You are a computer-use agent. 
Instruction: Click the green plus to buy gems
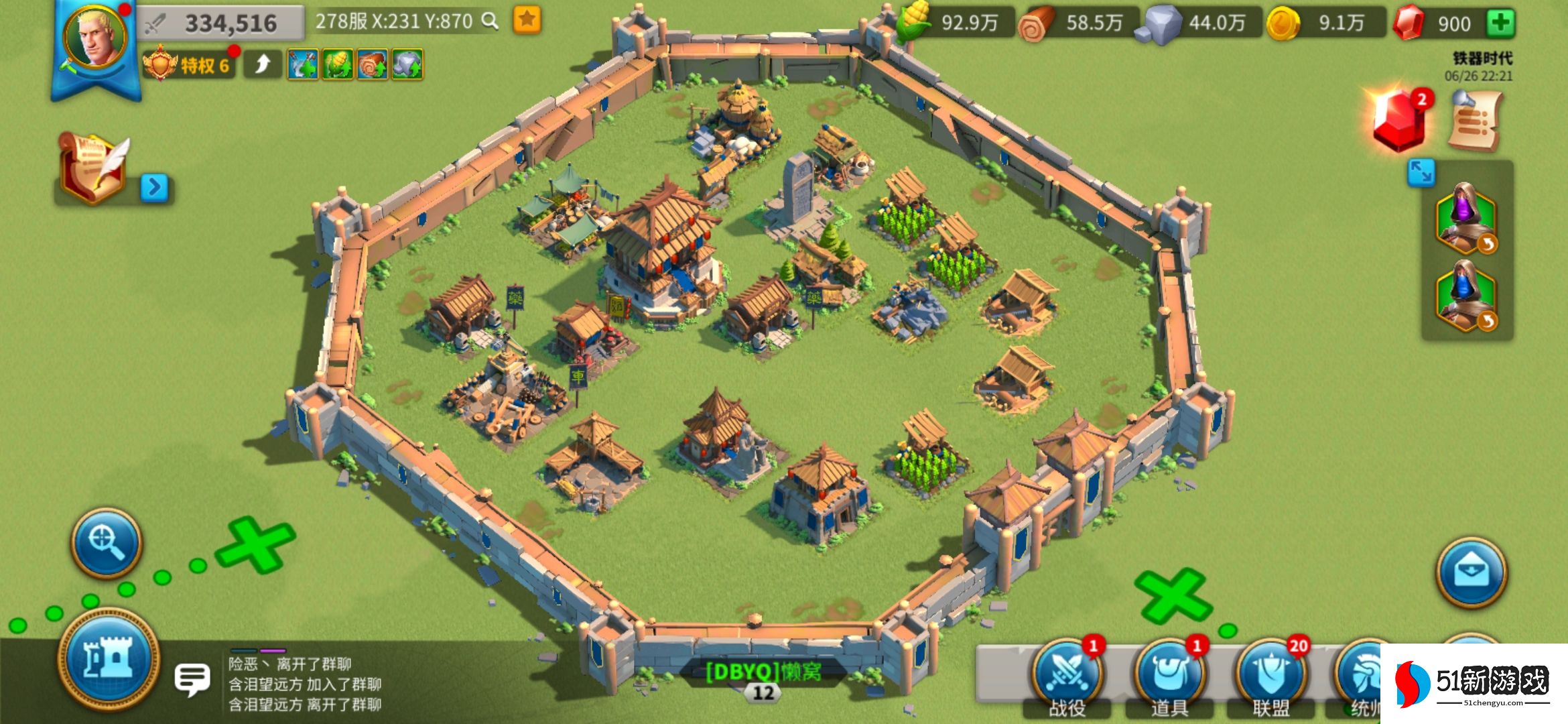point(1500,23)
